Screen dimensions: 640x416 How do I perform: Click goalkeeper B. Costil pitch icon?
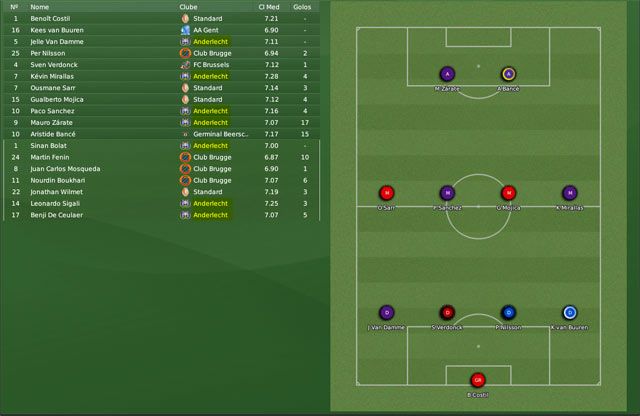coord(478,379)
